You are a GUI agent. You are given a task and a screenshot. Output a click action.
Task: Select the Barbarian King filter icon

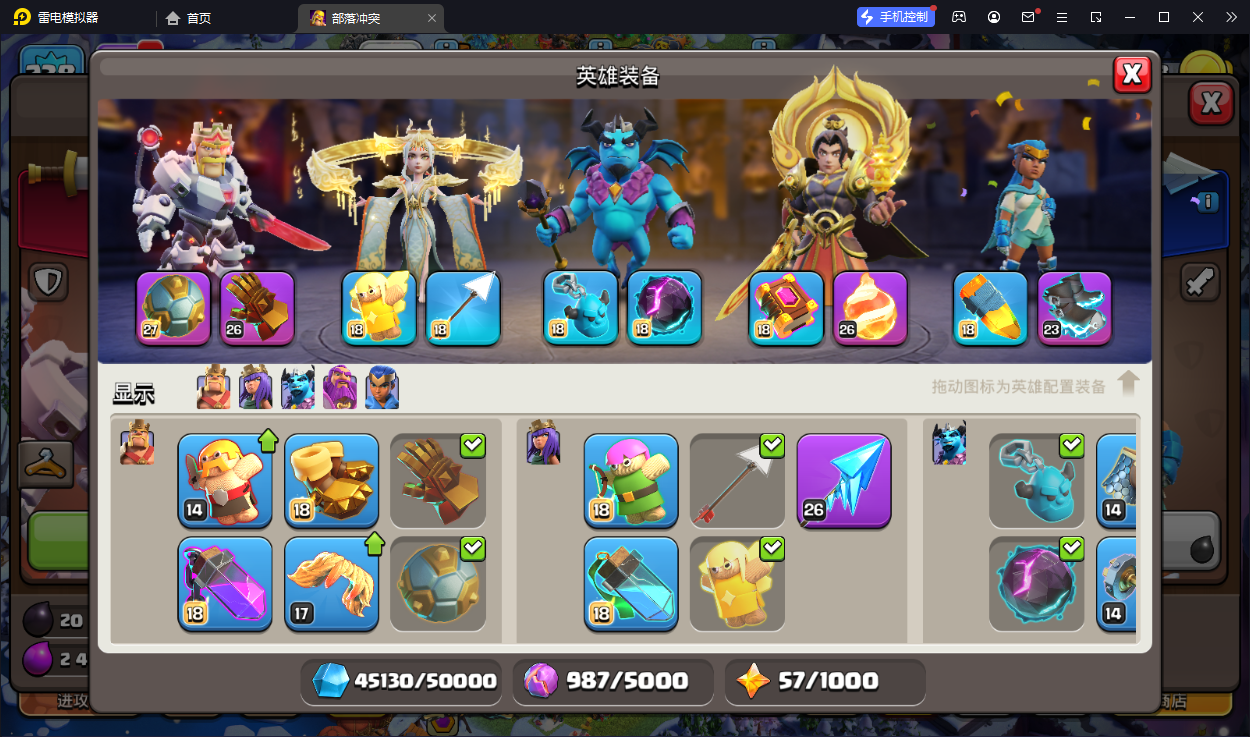coord(213,388)
